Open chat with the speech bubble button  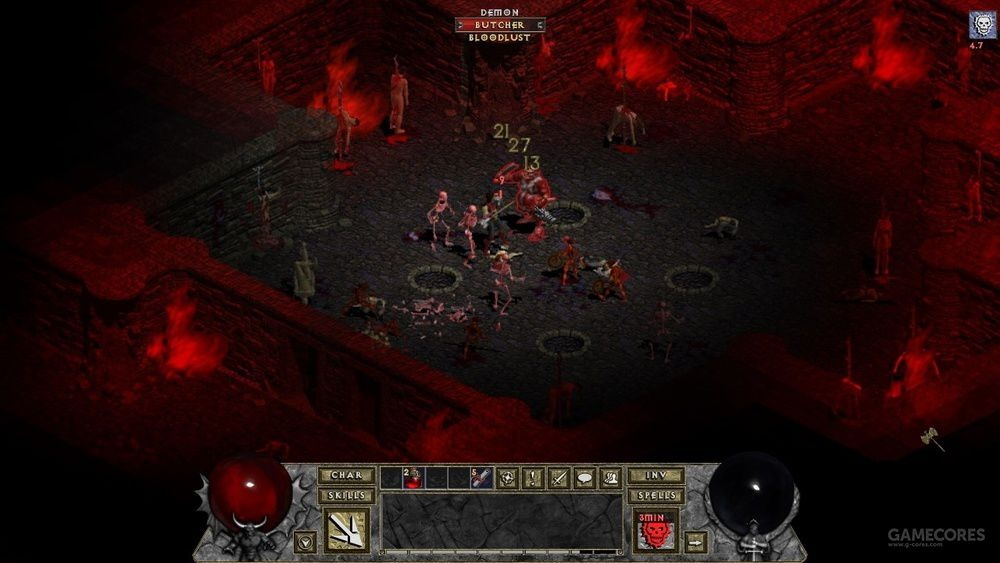tap(584, 478)
